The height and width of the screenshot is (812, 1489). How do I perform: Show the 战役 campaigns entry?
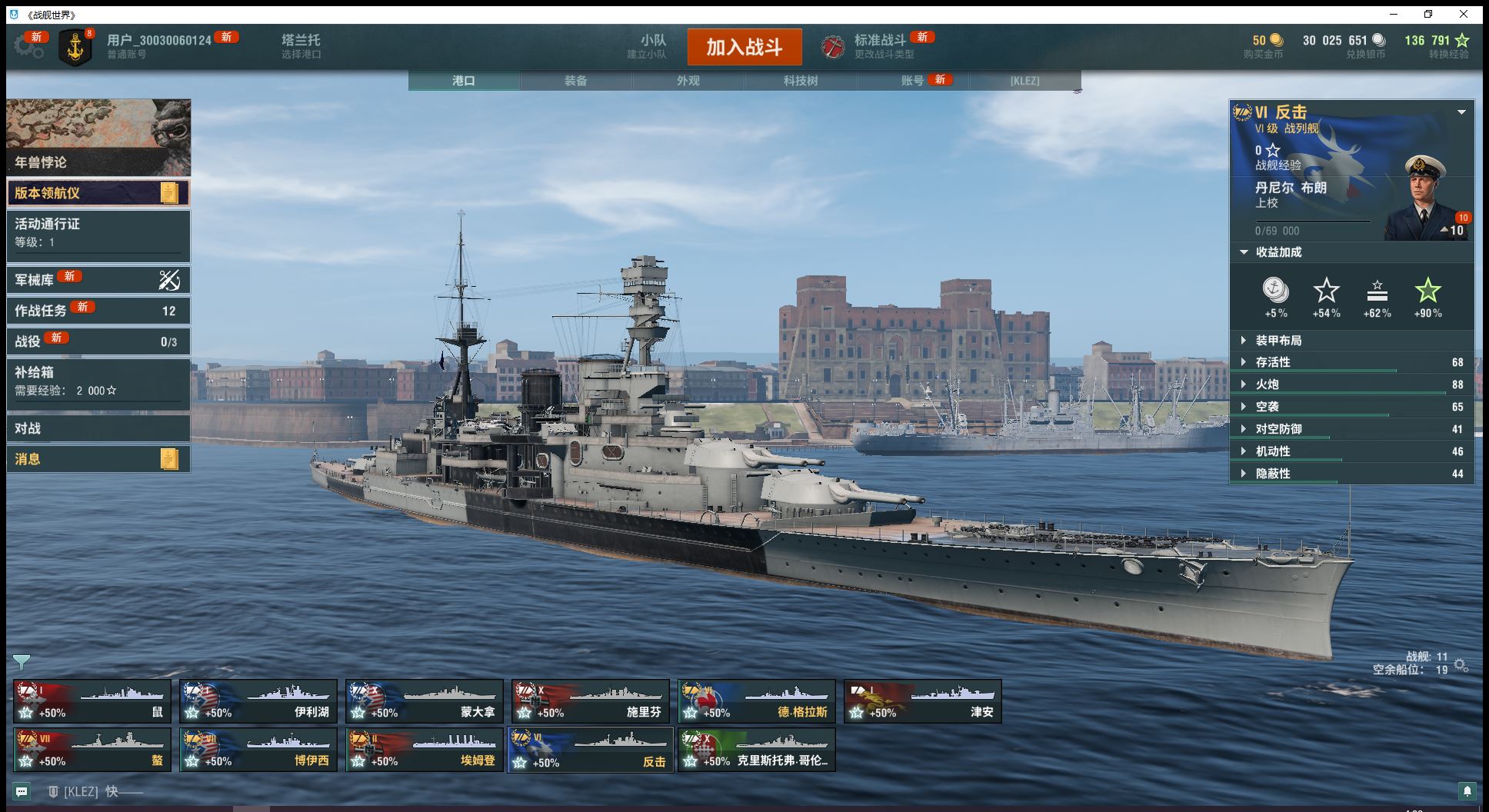click(x=98, y=341)
